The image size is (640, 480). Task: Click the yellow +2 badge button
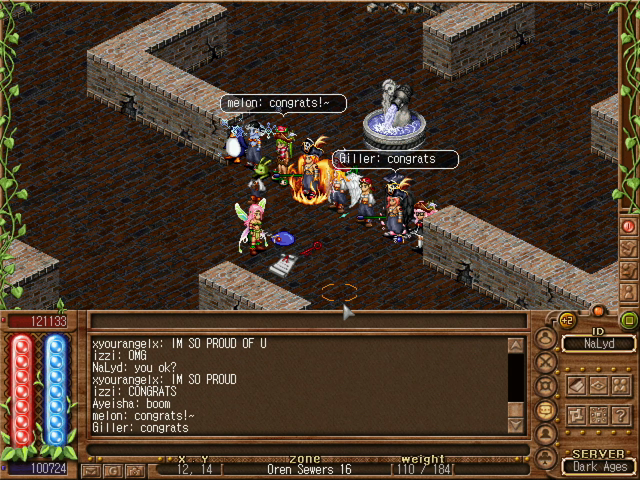[567, 322]
